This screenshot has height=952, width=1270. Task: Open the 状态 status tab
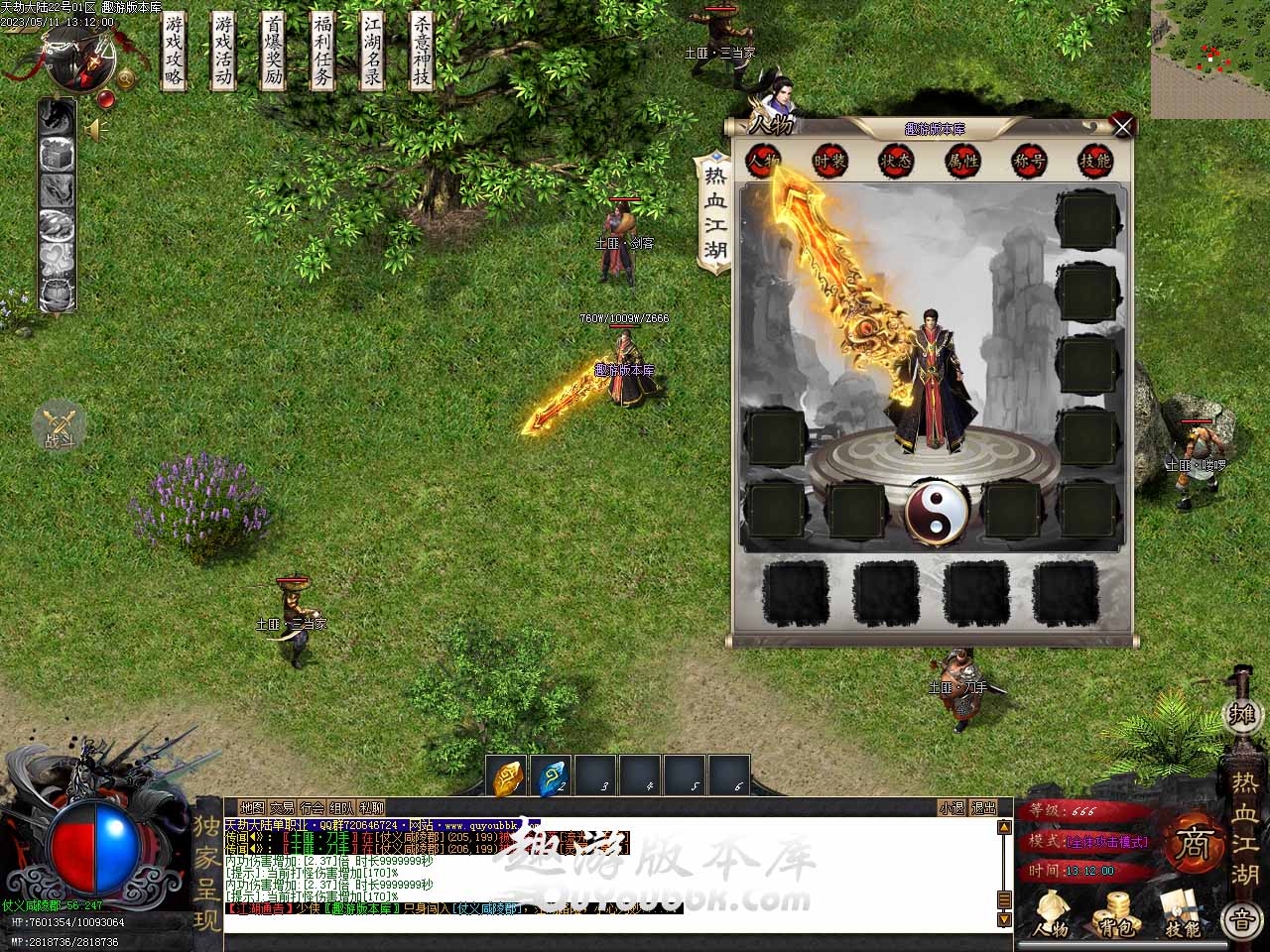pyautogui.click(x=896, y=161)
